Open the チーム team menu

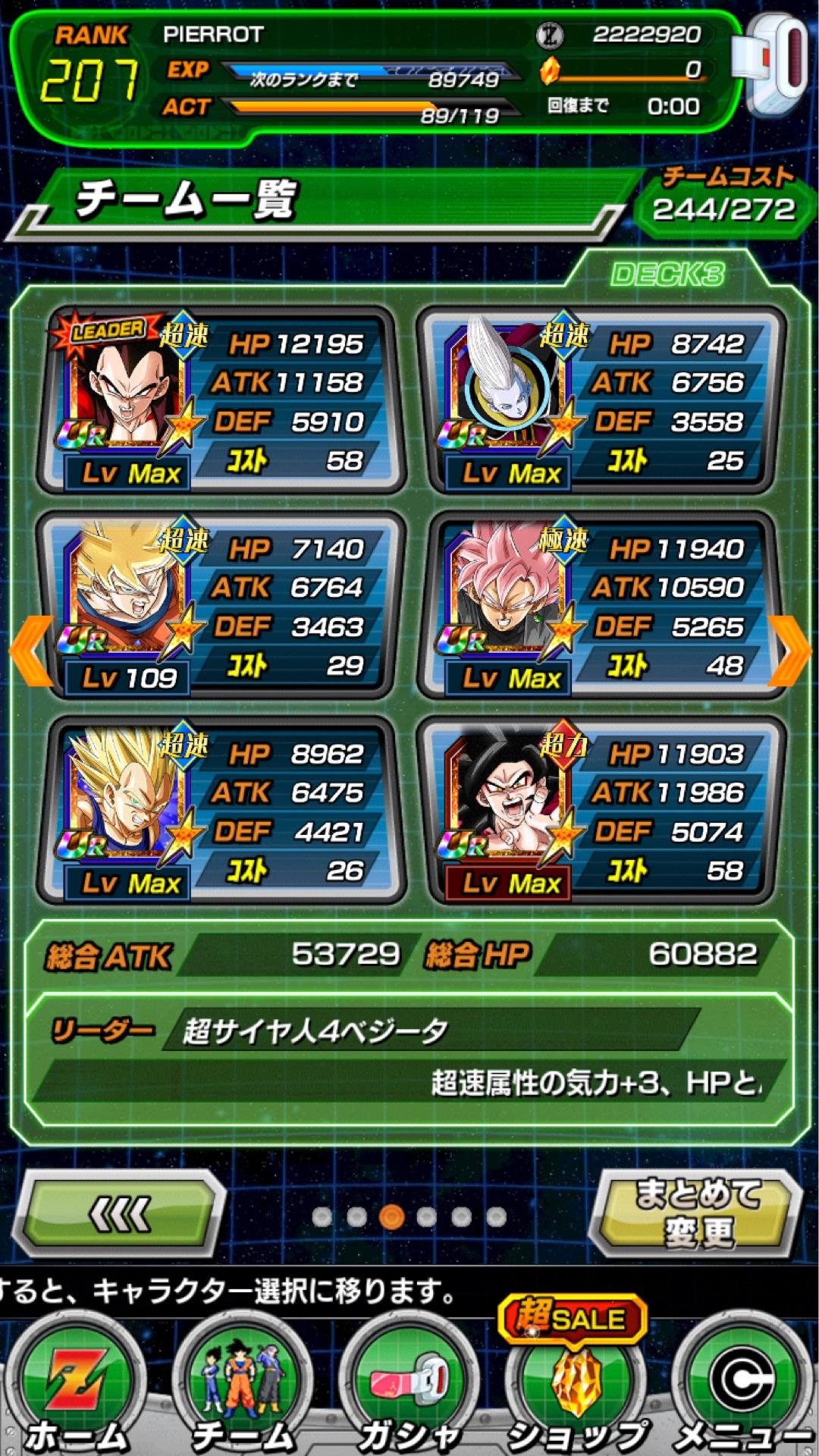(x=243, y=1388)
